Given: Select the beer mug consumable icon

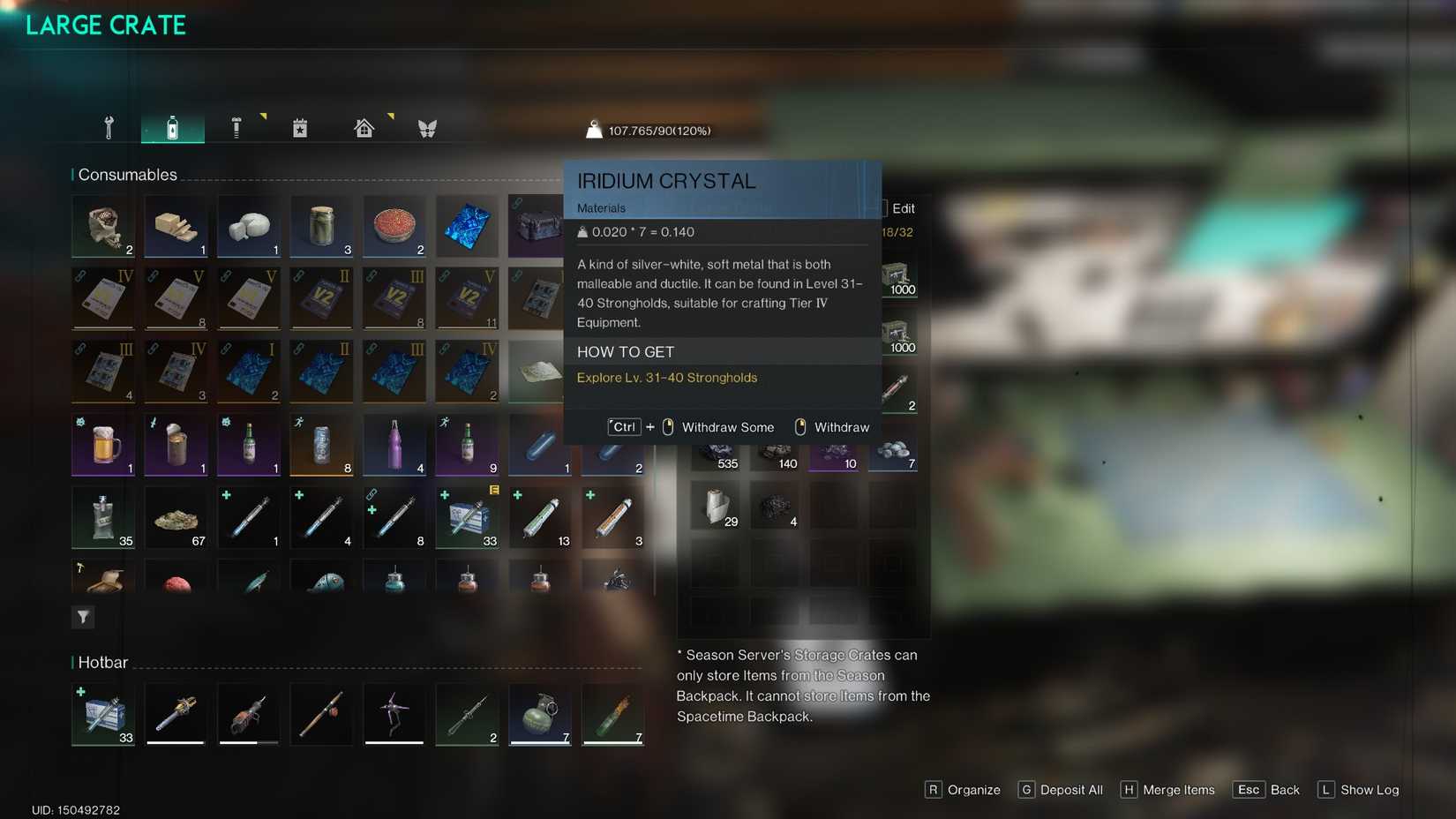Looking at the screenshot, I should pos(102,445).
